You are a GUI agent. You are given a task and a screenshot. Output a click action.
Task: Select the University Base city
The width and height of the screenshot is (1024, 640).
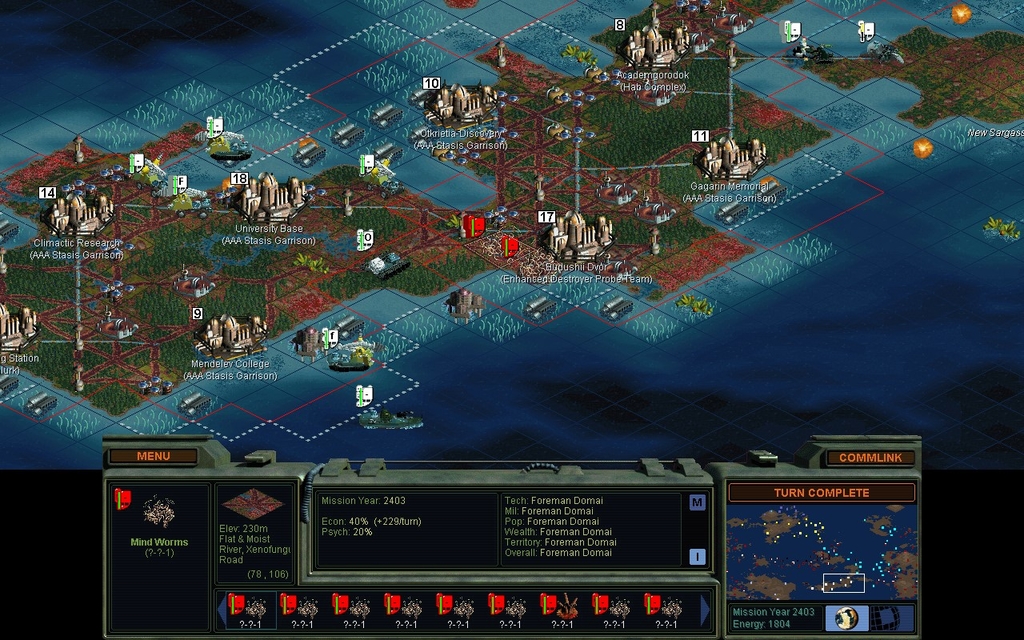pyautogui.click(x=268, y=197)
